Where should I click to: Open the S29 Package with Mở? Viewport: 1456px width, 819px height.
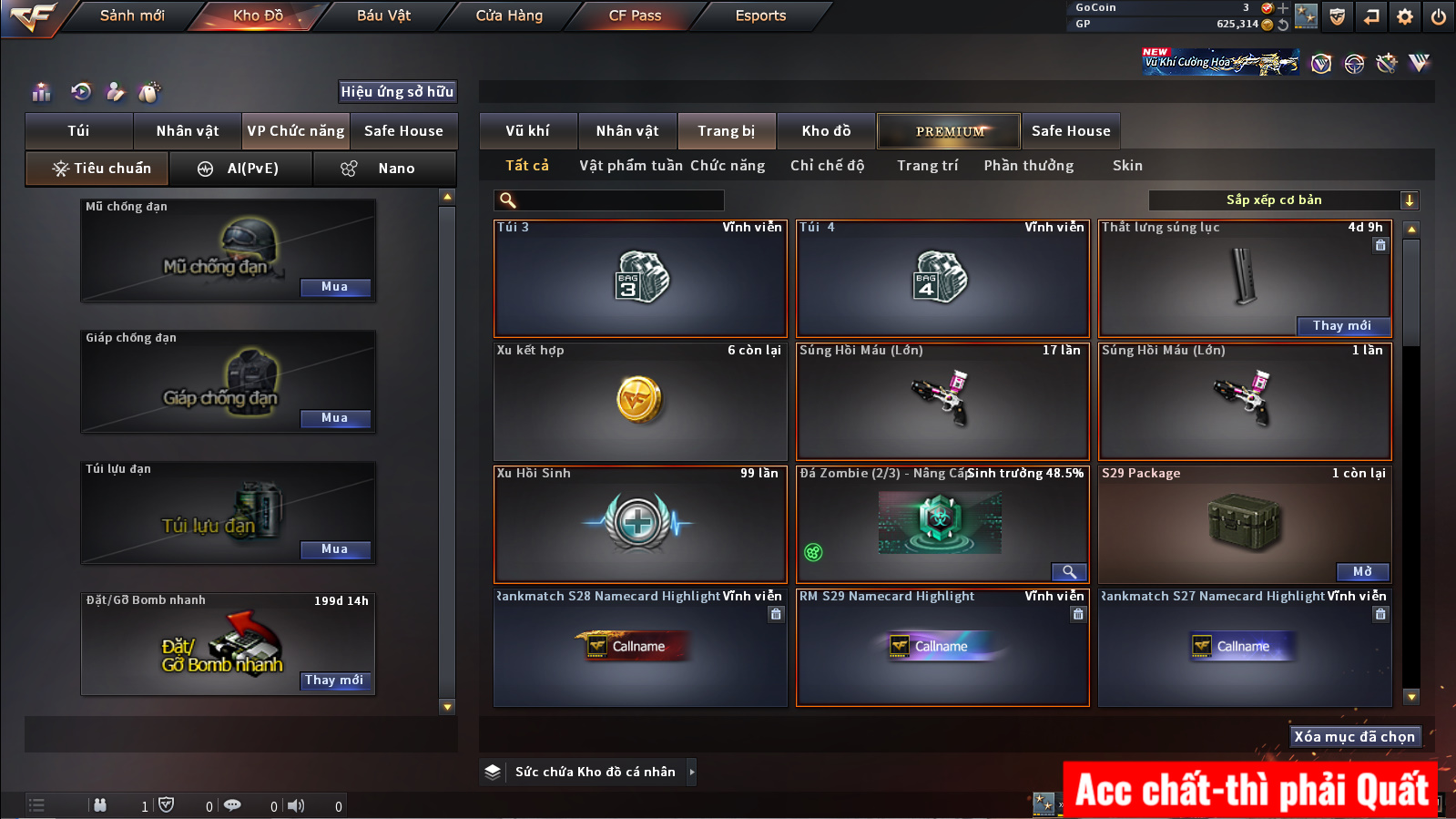tap(1362, 572)
